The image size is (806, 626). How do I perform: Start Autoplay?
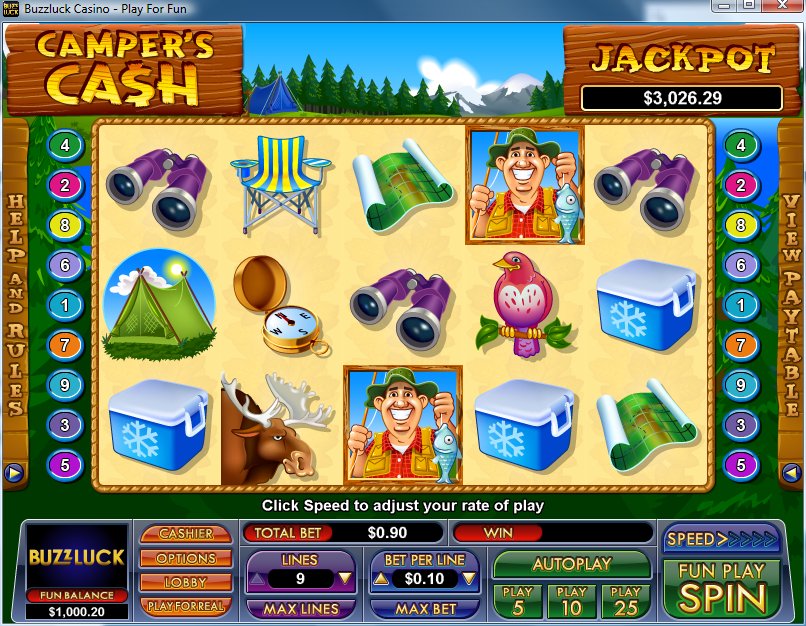tap(571, 564)
